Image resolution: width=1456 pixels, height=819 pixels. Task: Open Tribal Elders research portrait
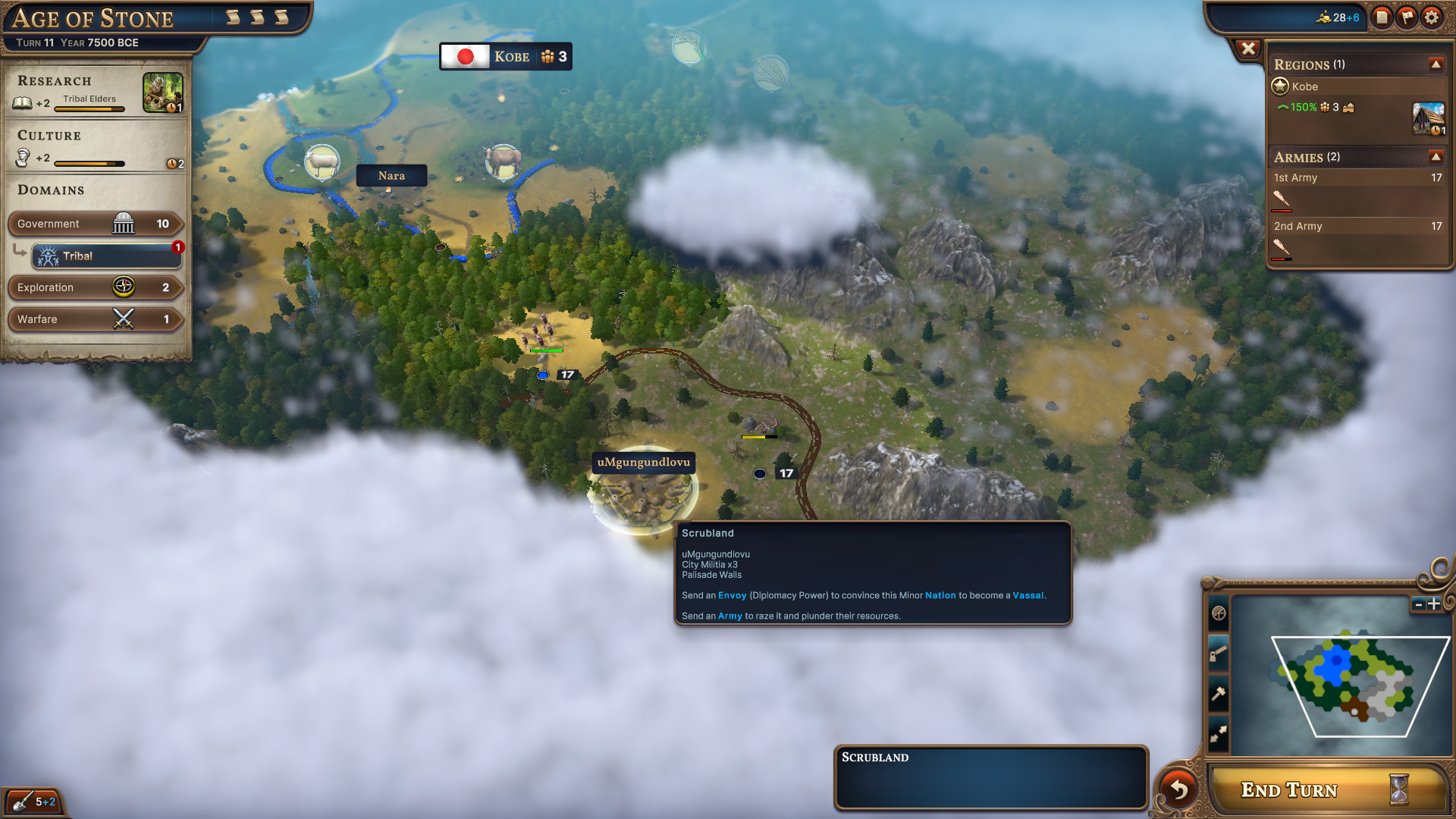point(162,93)
